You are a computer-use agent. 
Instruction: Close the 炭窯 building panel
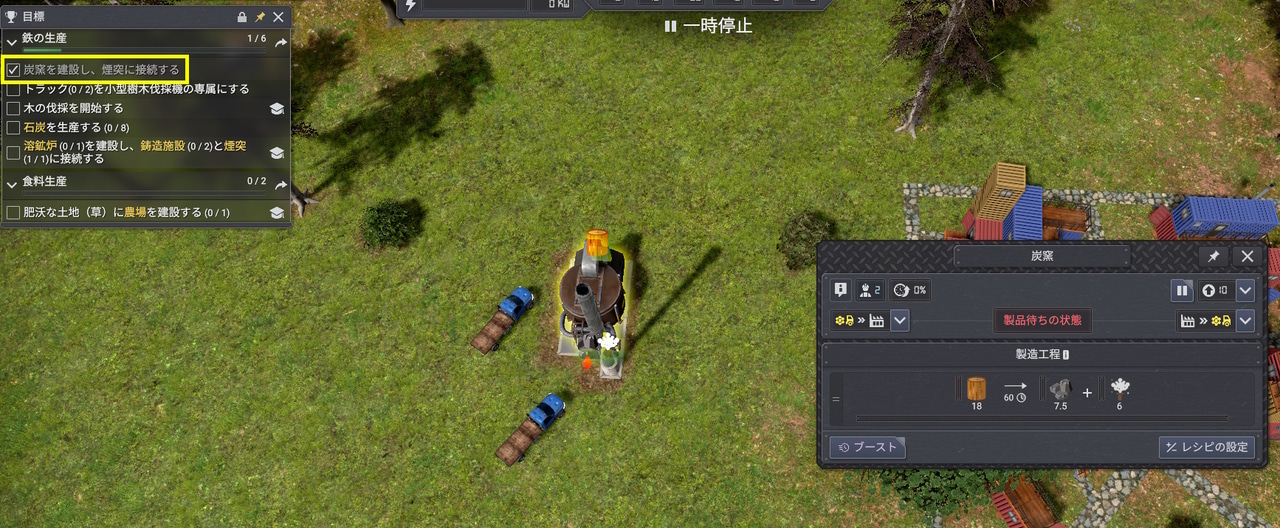point(1247,256)
